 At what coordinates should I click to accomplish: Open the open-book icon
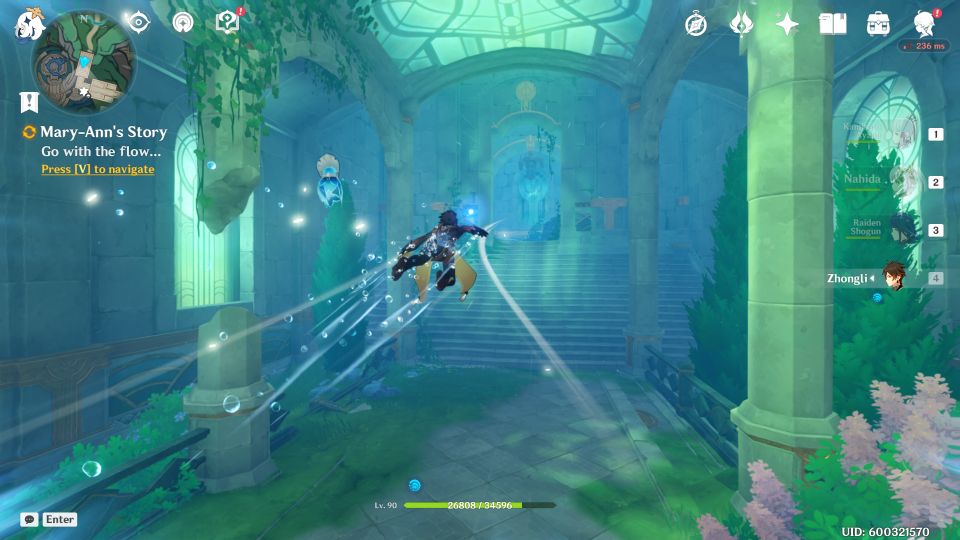click(x=833, y=24)
